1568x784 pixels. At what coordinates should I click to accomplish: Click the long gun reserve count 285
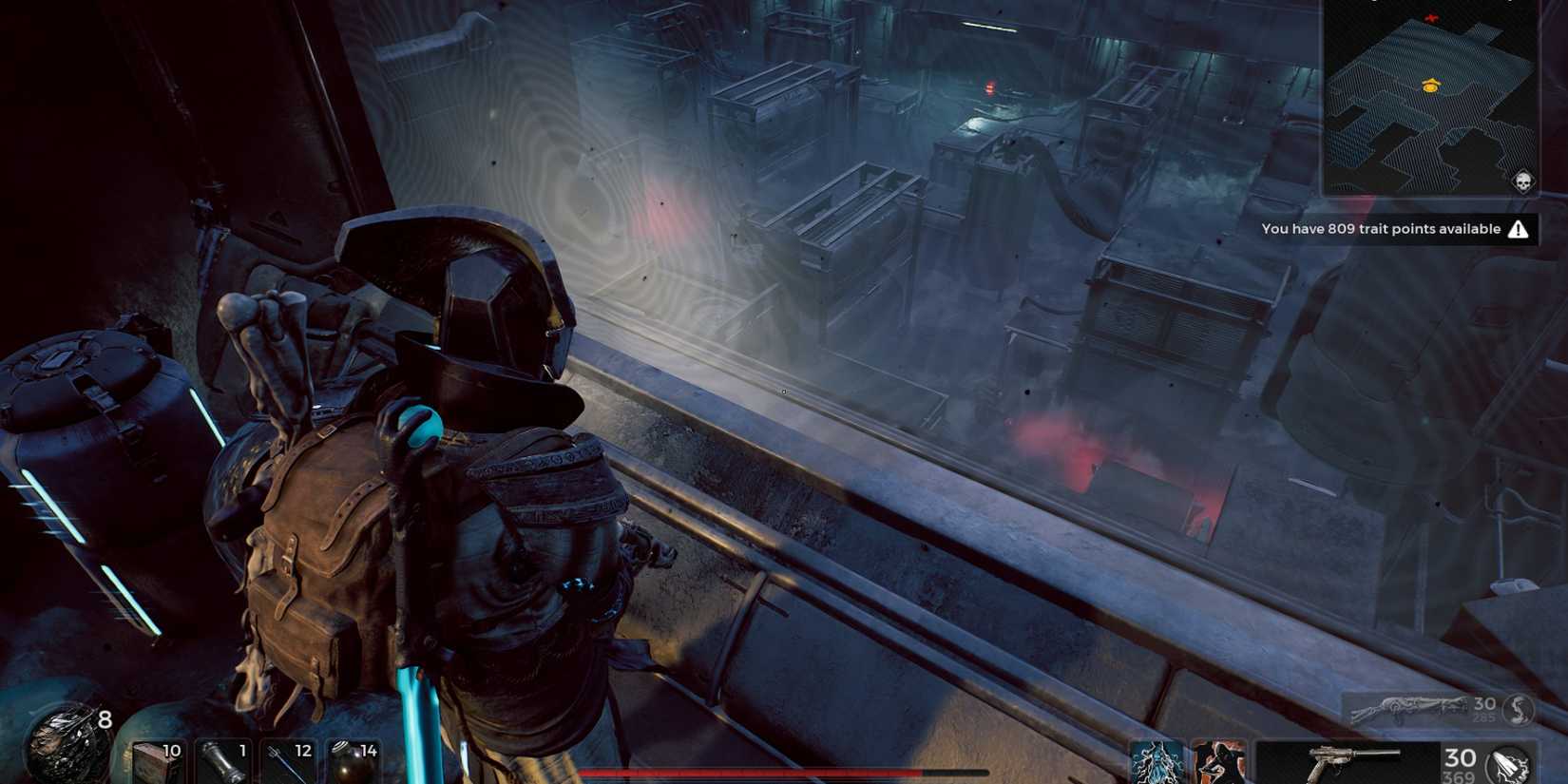coord(1484,719)
